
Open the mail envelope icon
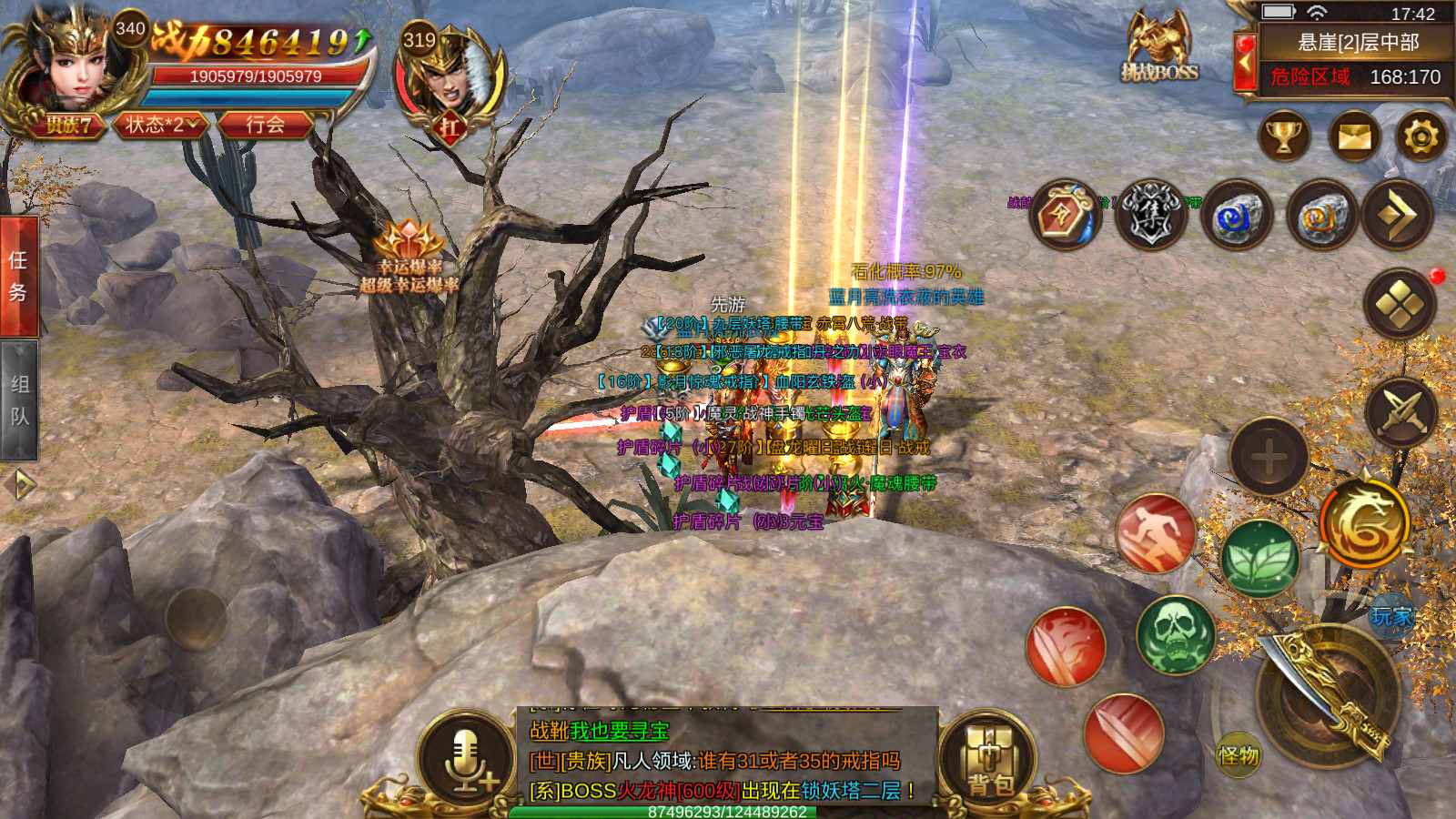point(1354,137)
